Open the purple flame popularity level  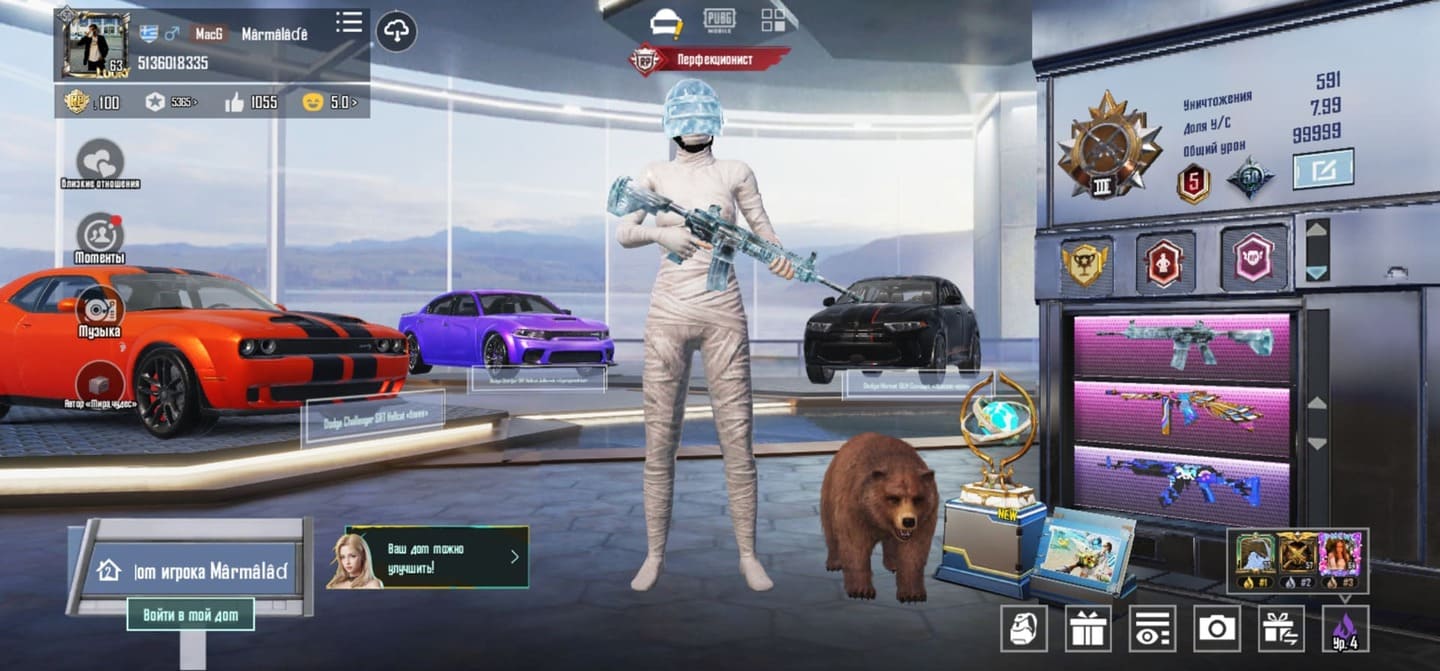1345,628
